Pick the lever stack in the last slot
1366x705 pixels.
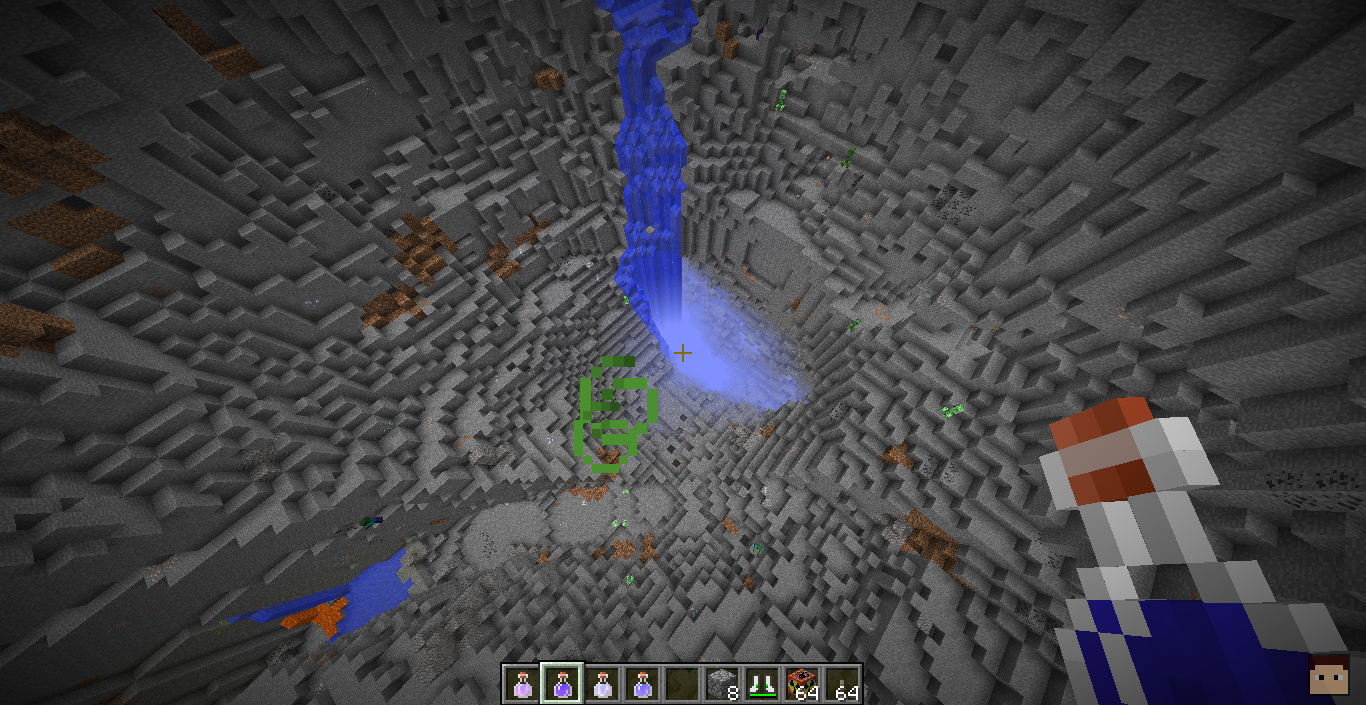842,685
